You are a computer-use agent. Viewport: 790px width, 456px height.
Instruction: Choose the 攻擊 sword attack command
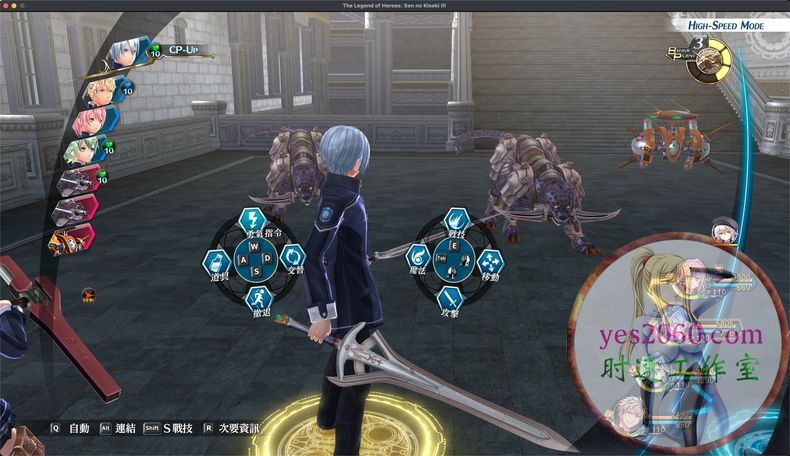(x=450, y=299)
